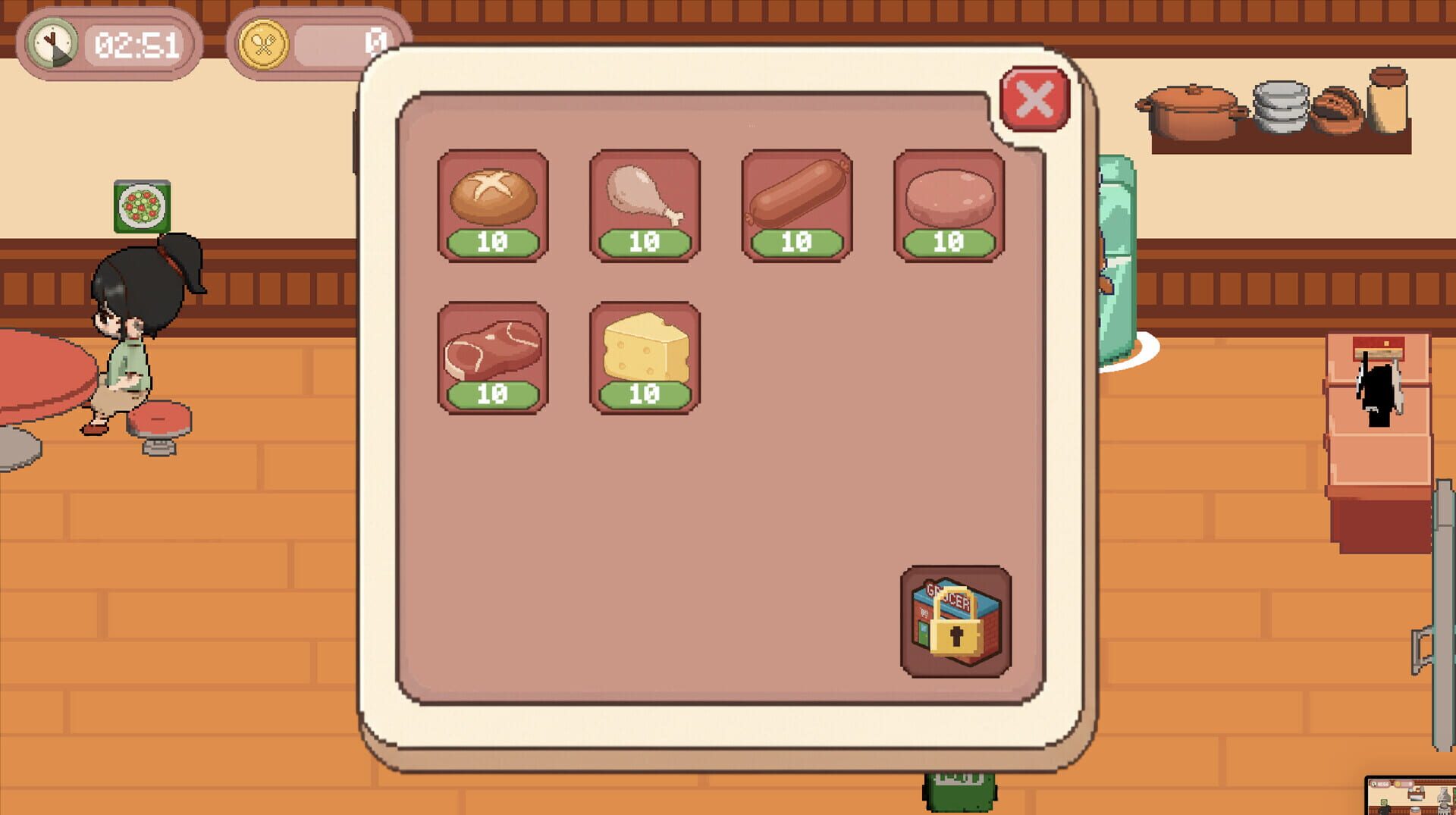Select the bread ingredient slot

[x=493, y=199]
